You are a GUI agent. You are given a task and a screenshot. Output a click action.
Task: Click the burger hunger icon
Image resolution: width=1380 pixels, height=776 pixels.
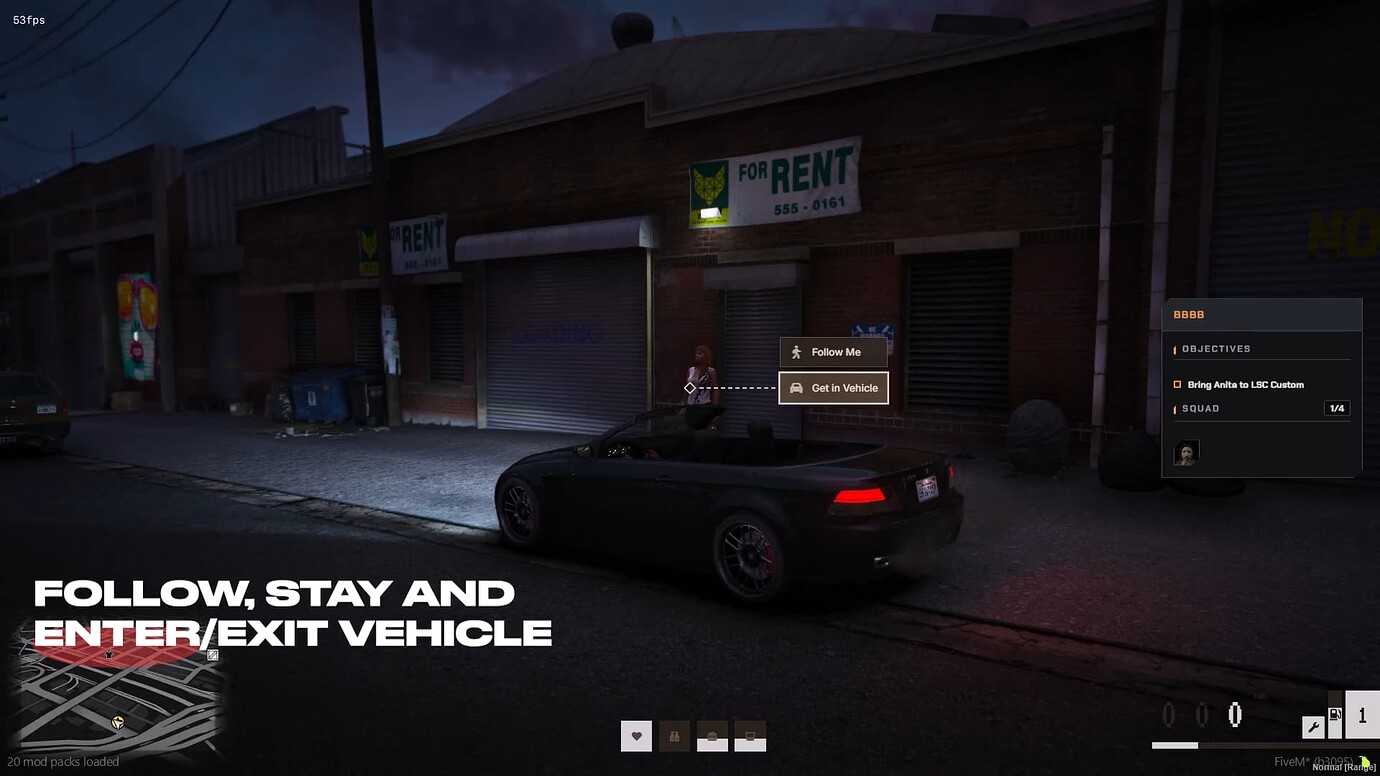[712, 737]
